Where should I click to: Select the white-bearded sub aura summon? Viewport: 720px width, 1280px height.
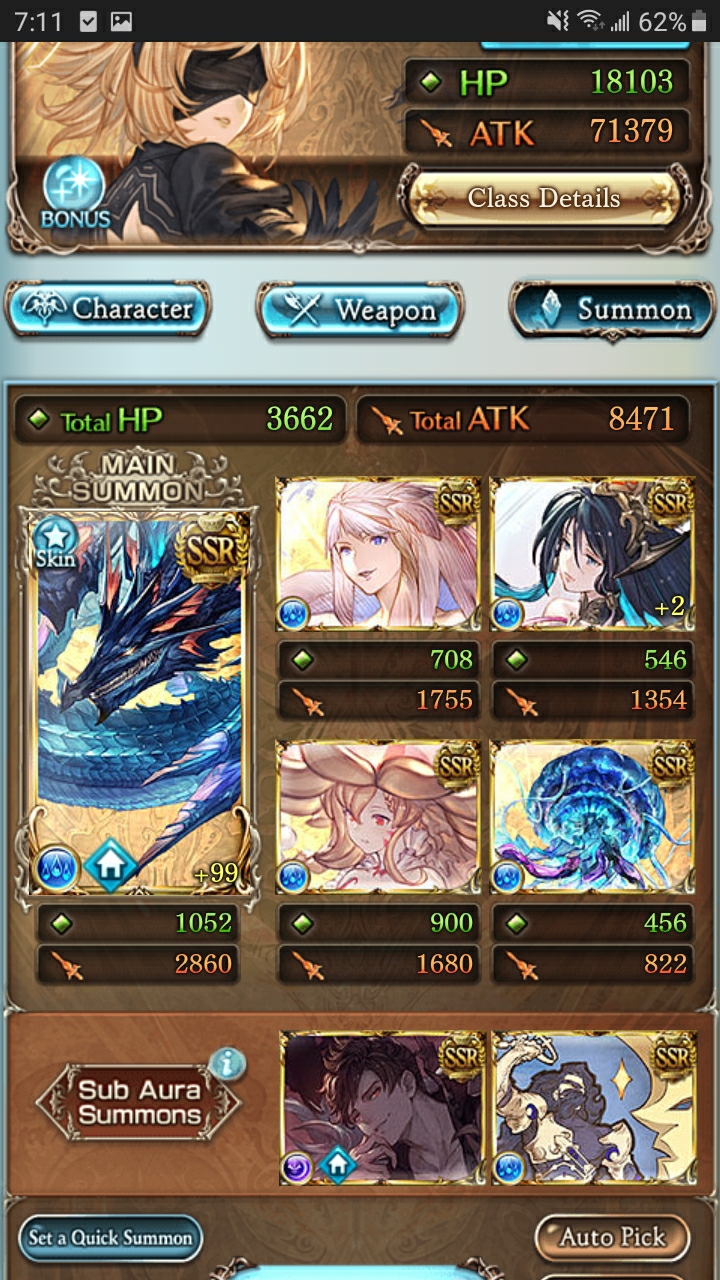tap(594, 1108)
